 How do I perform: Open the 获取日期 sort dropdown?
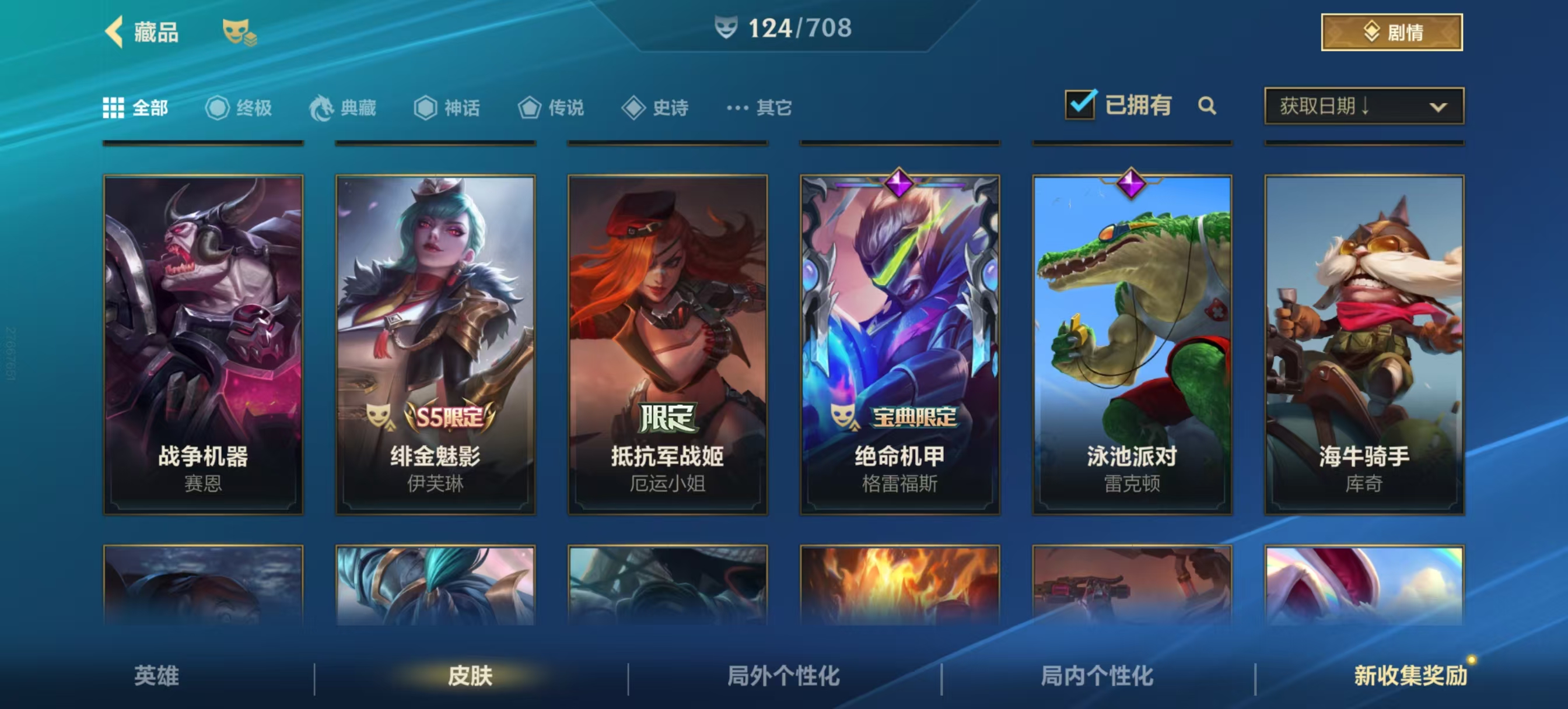1363,107
